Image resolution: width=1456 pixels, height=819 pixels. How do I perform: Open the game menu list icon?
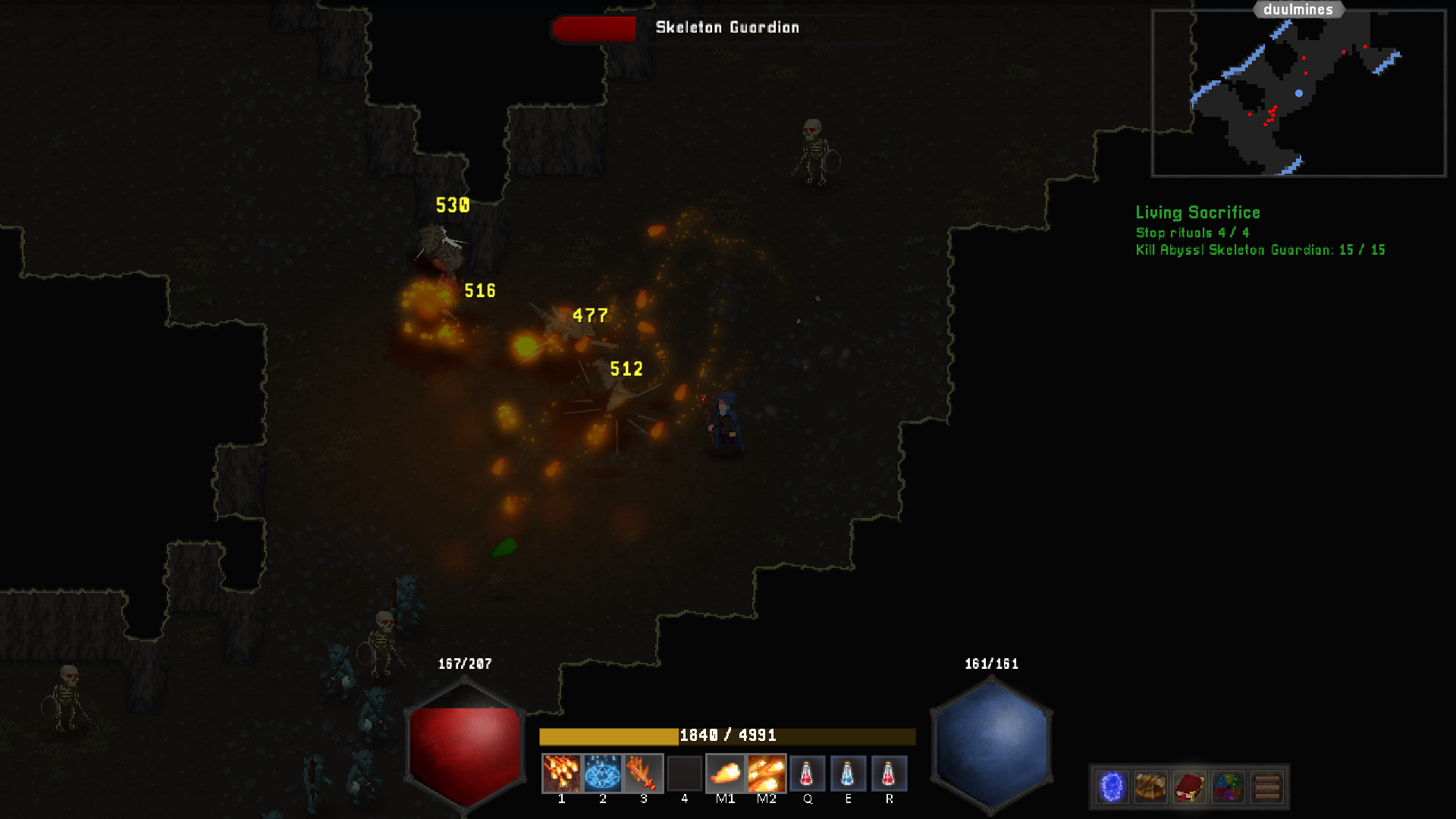pyautogui.click(x=1268, y=786)
